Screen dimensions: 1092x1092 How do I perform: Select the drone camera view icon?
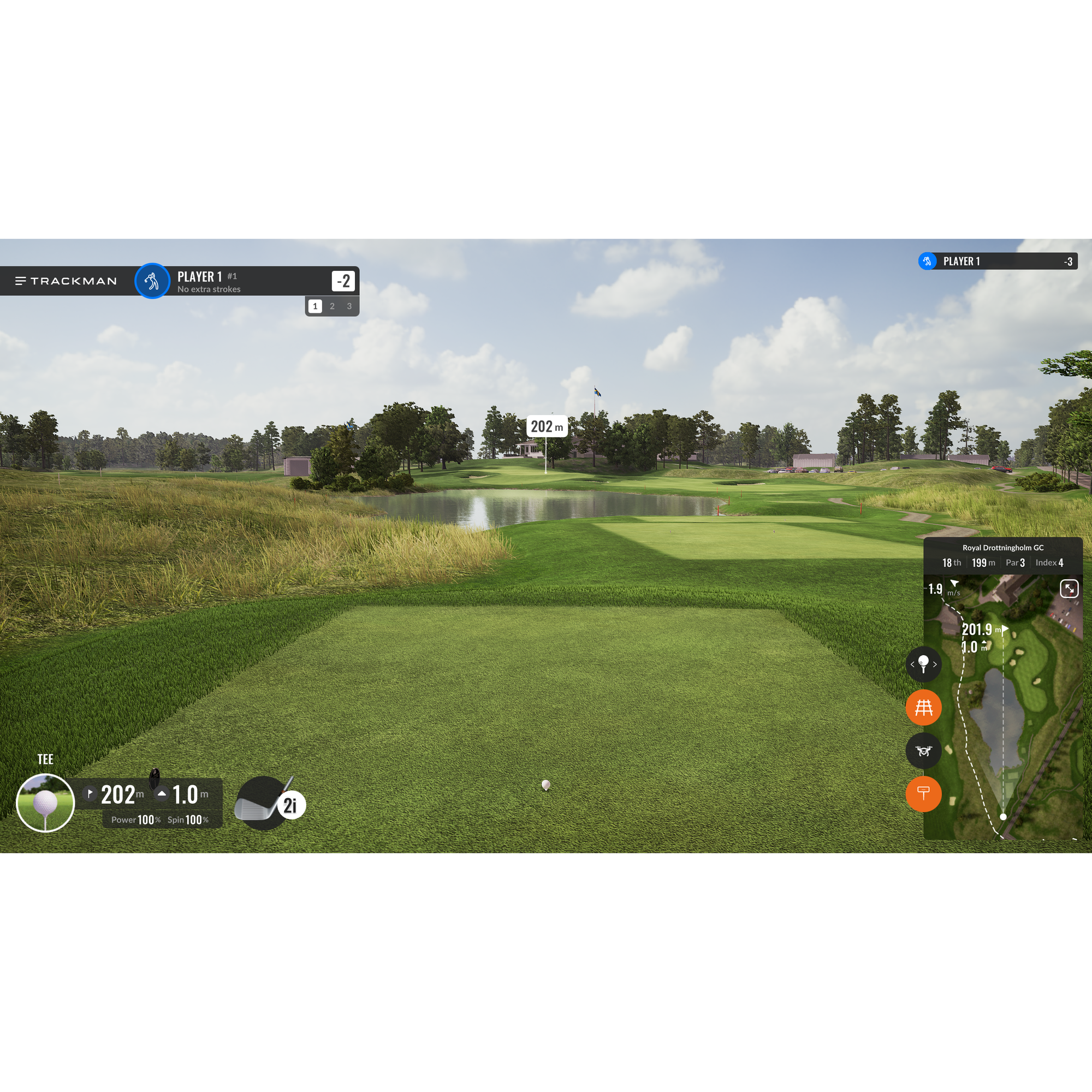pos(924,751)
